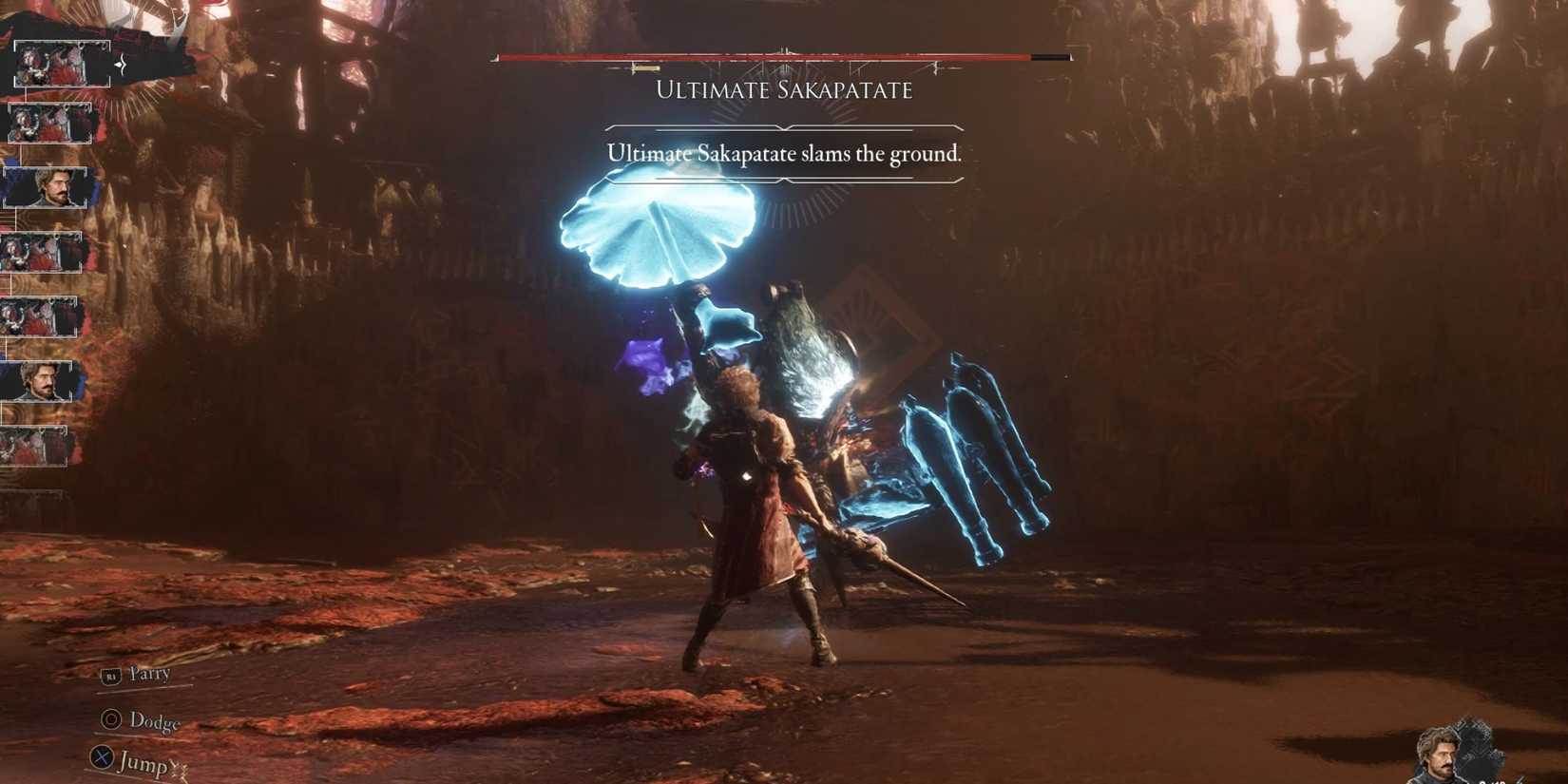Select the Parry action
This screenshot has width=1568, height=784.
click(147, 673)
